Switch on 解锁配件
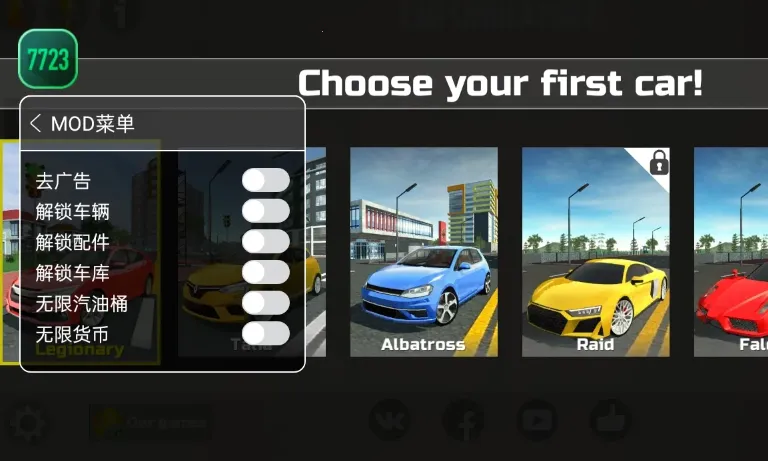 (266, 241)
